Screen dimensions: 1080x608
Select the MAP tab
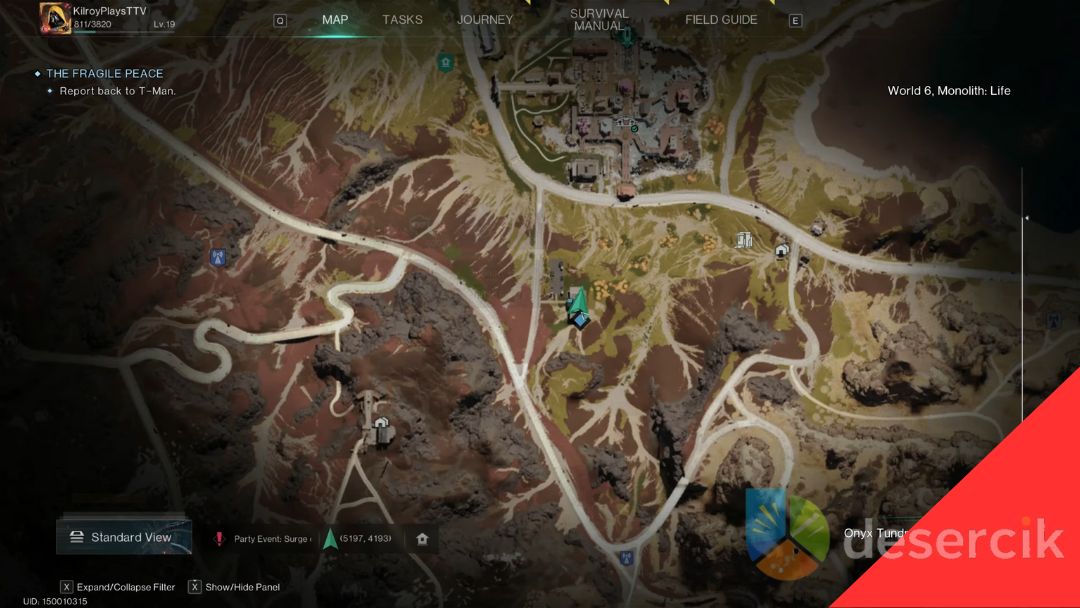(335, 20)
